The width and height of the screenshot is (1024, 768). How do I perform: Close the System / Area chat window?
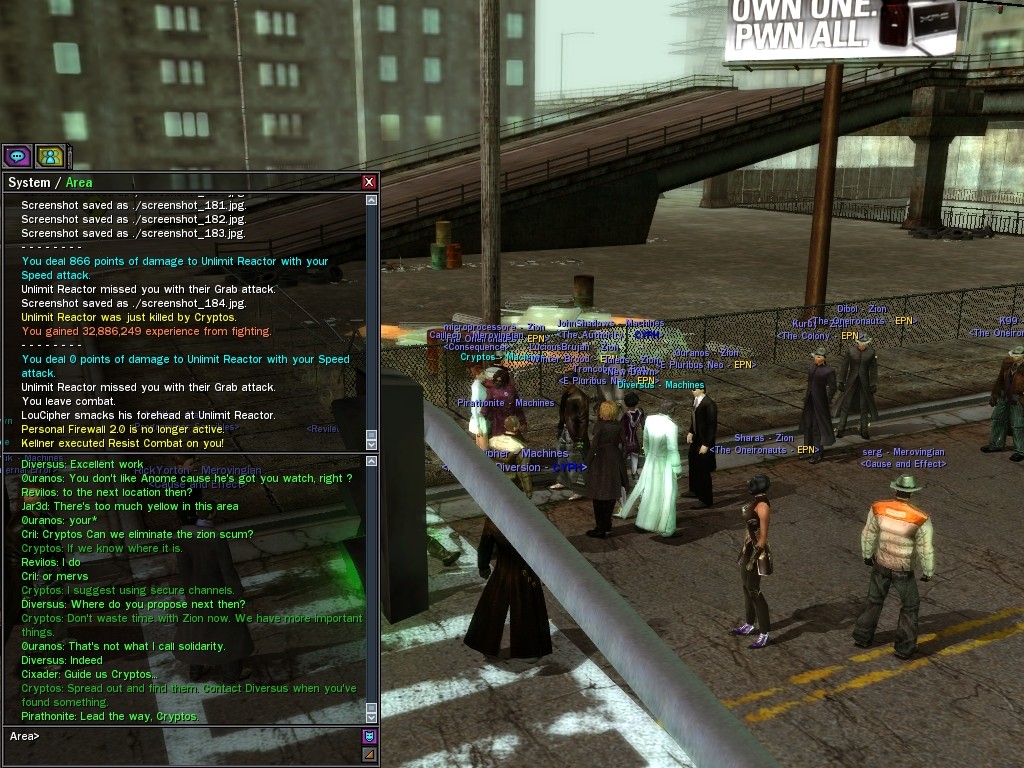(369, 182)
